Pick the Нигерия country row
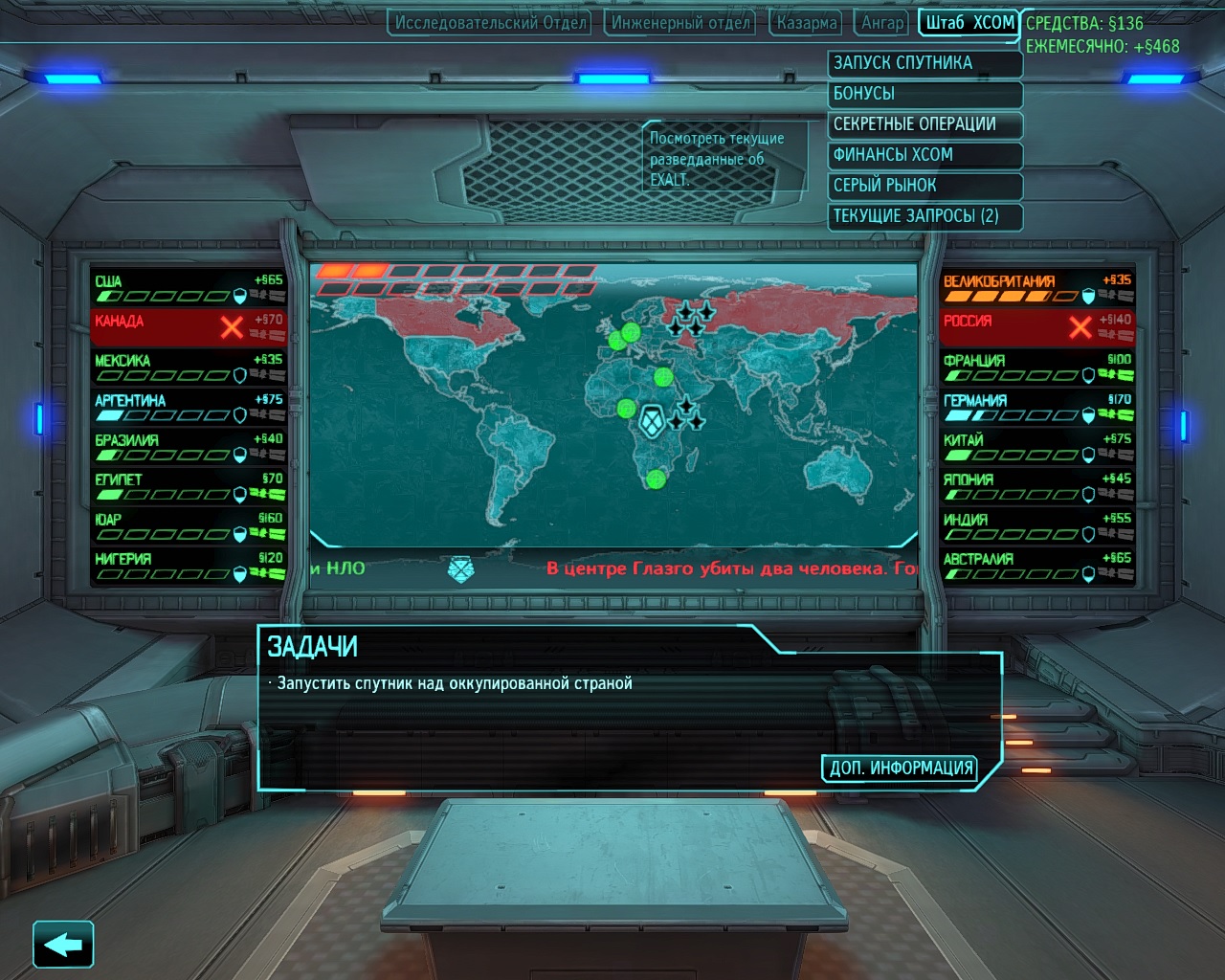1225x980 pixels. 188,565
